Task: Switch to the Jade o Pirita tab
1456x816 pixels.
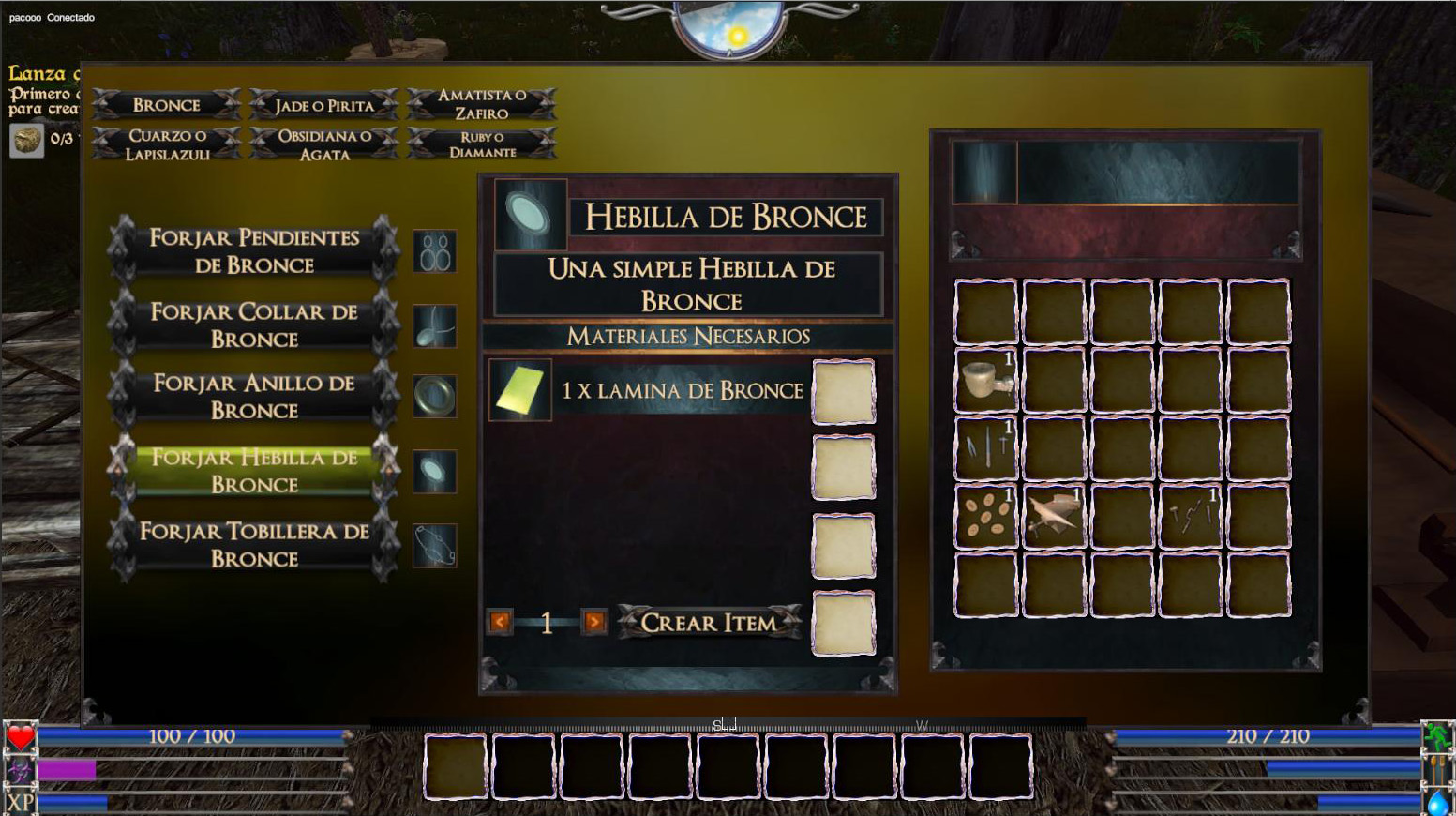Action: [323, 105]
